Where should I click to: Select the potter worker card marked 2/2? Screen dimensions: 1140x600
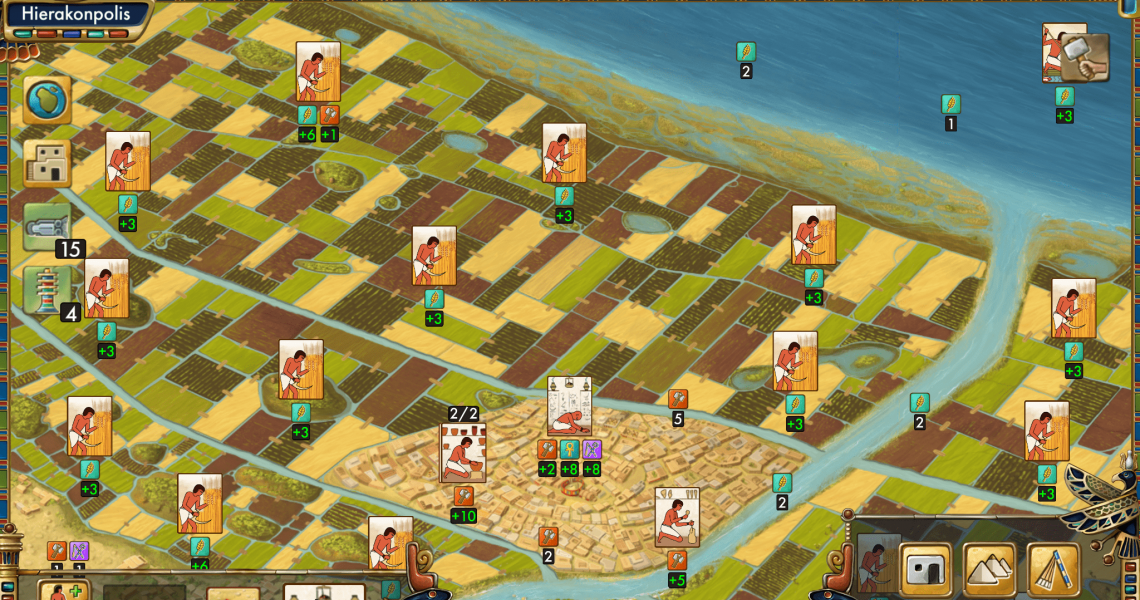[x=463, y=453]
